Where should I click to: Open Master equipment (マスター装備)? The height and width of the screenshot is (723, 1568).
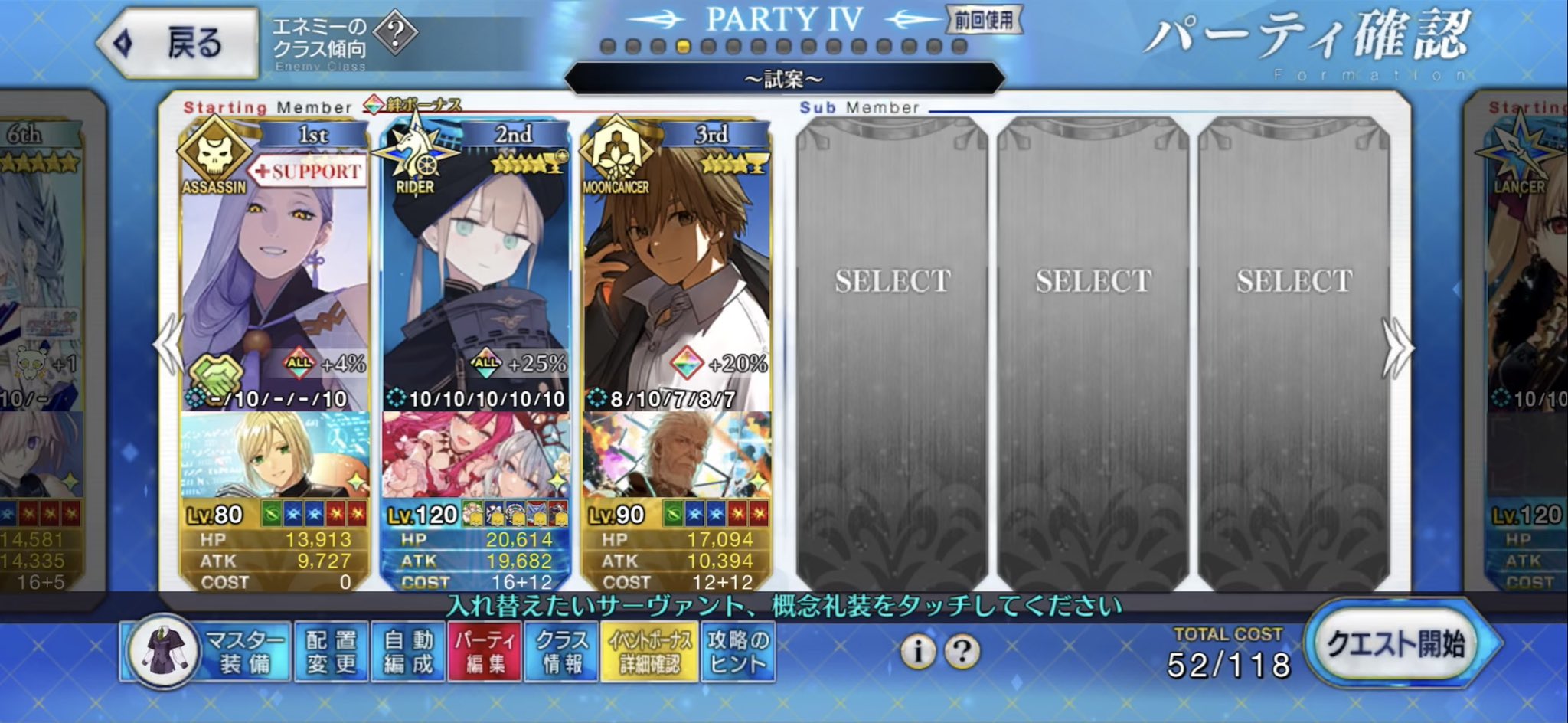click(x=207, y=652)
